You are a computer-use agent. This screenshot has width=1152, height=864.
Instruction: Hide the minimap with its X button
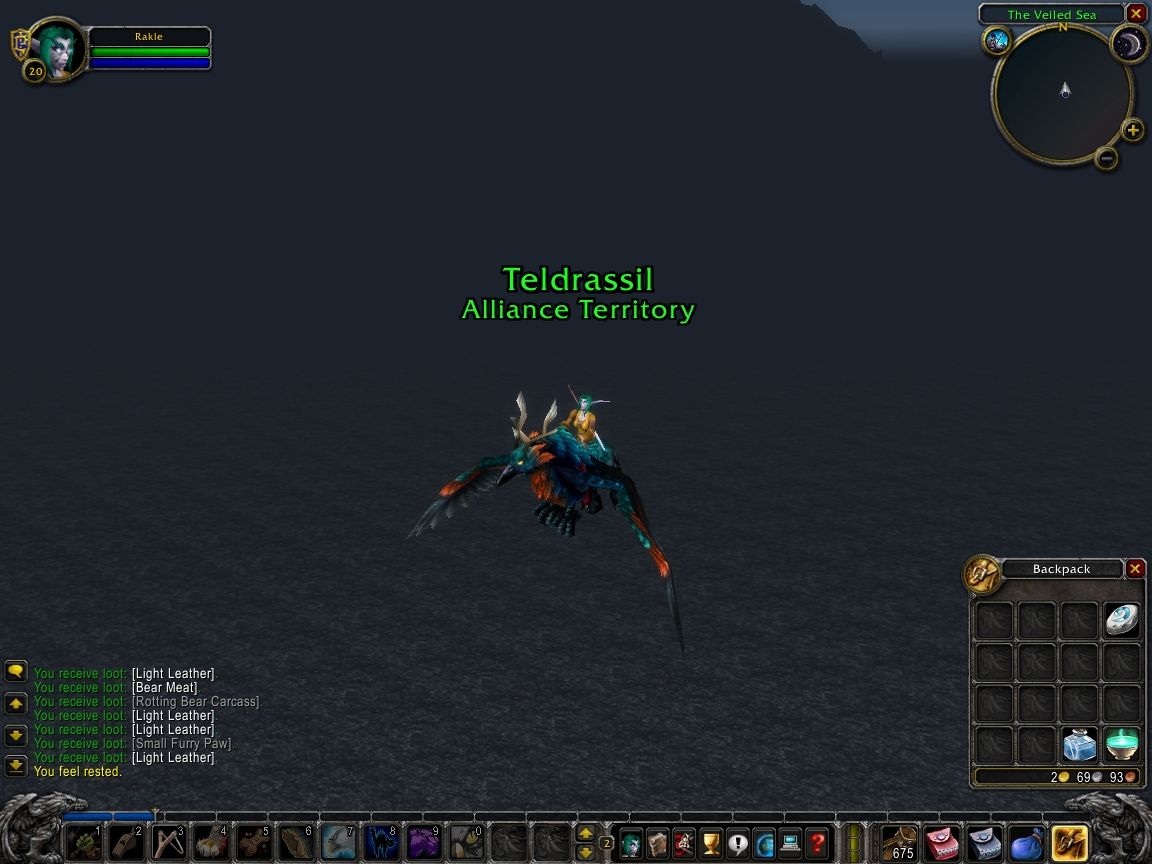click(1136, 14)
